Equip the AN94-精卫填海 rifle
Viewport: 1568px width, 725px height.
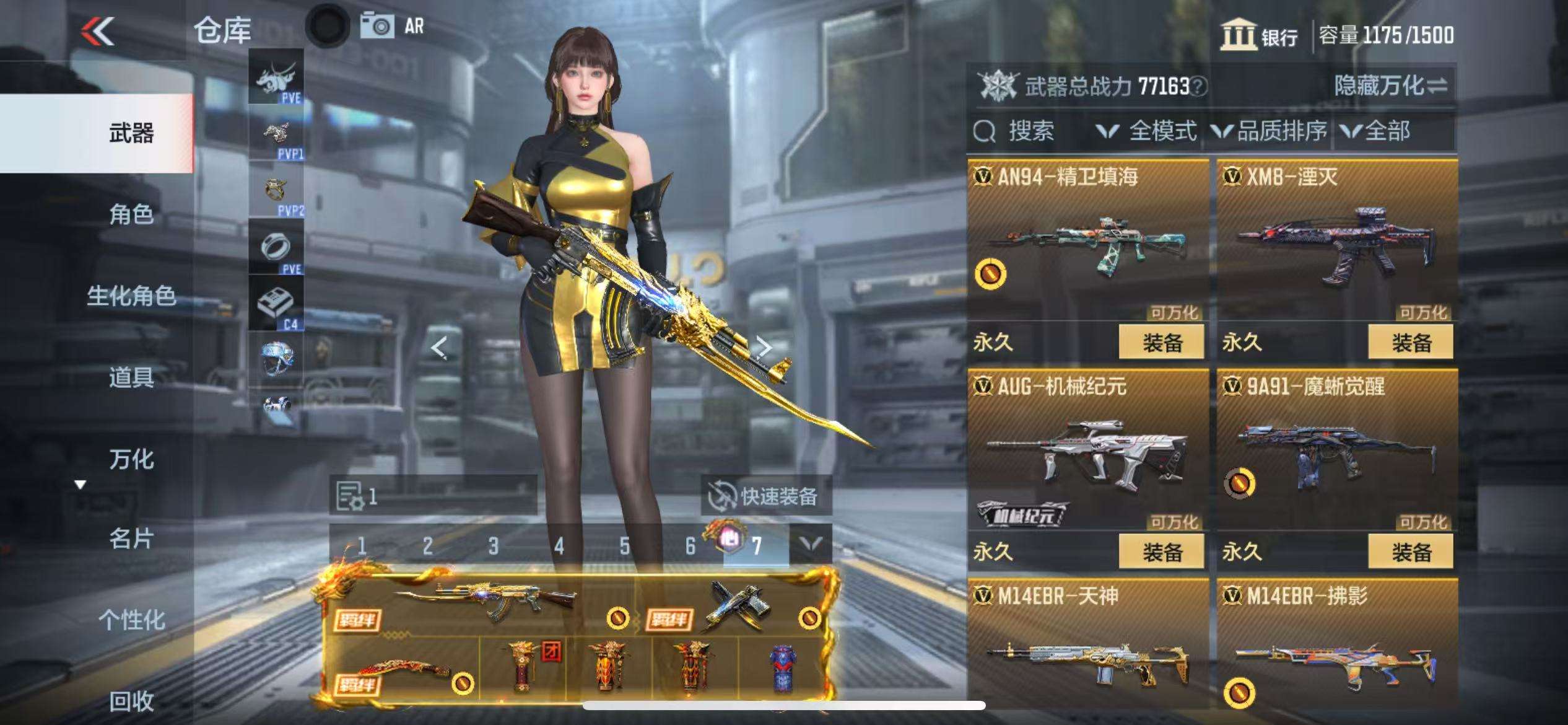[1161, 342]
